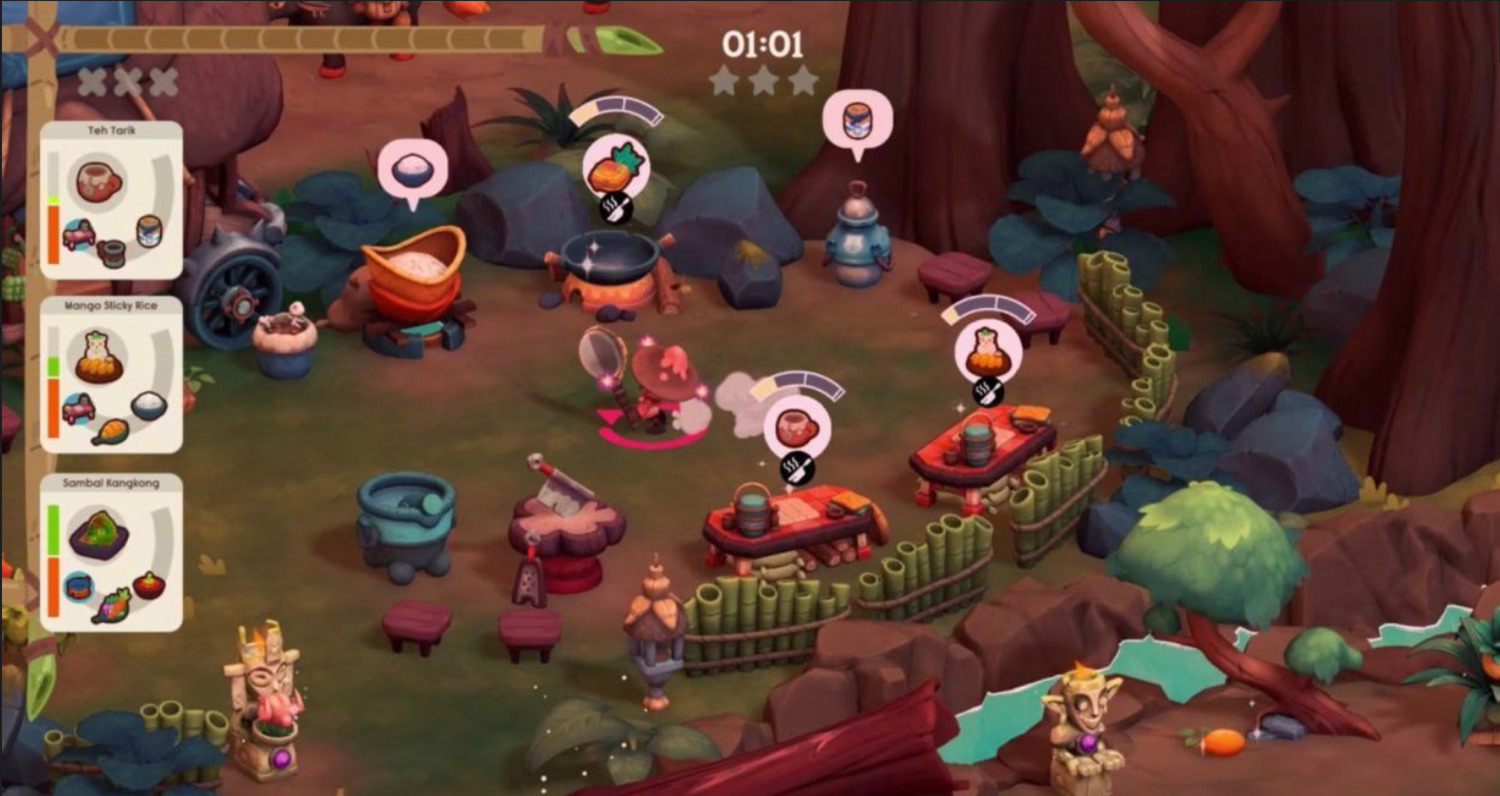Viewport: 1500px width, 796px height.
Task: Select the condensed milk can bubble
Action: (x=857, y=119)
